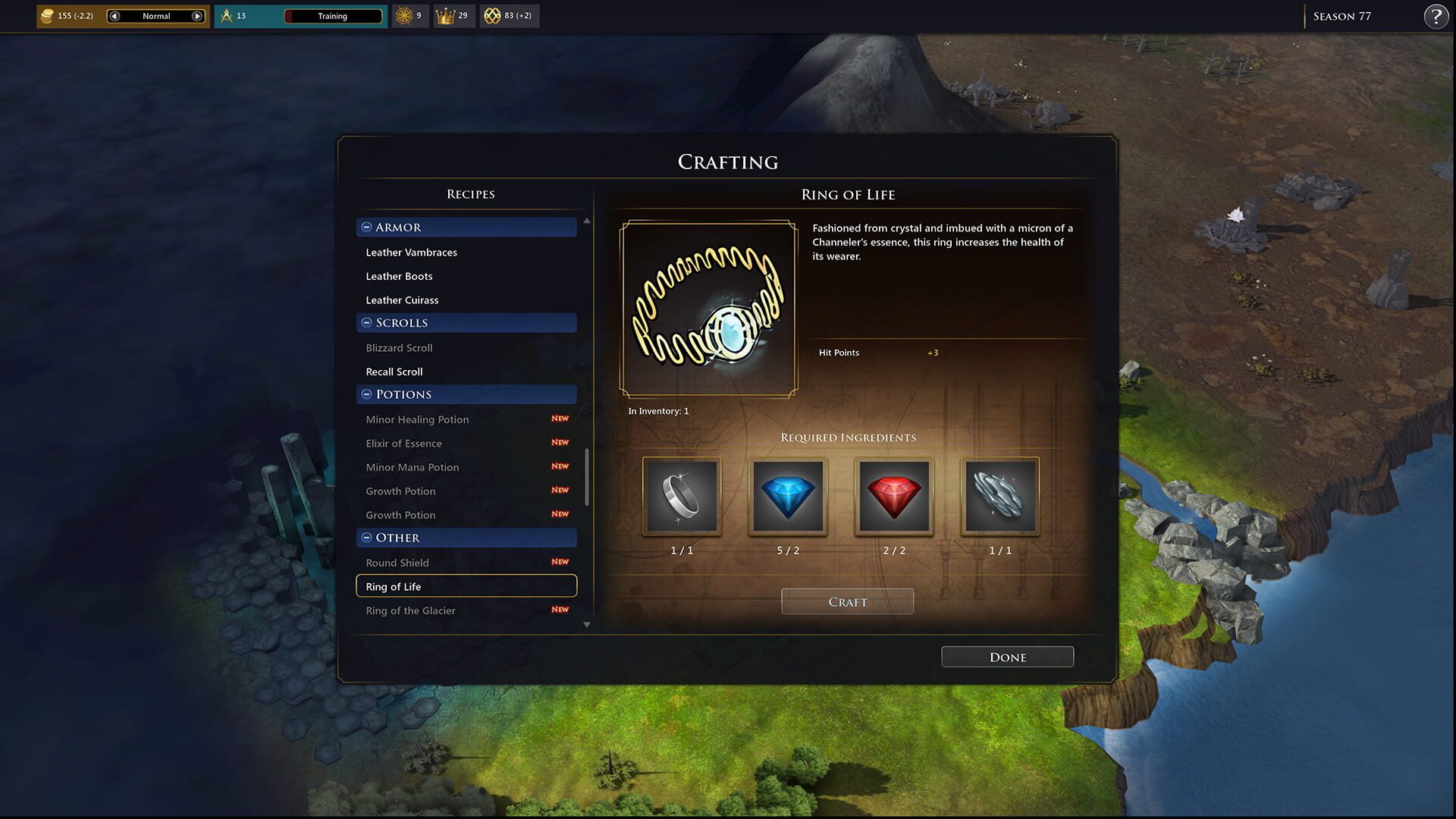Collapse the Other recipes section
This screenshot has height=819, width=1456.
pyautogui.click(x=366, y=538)
